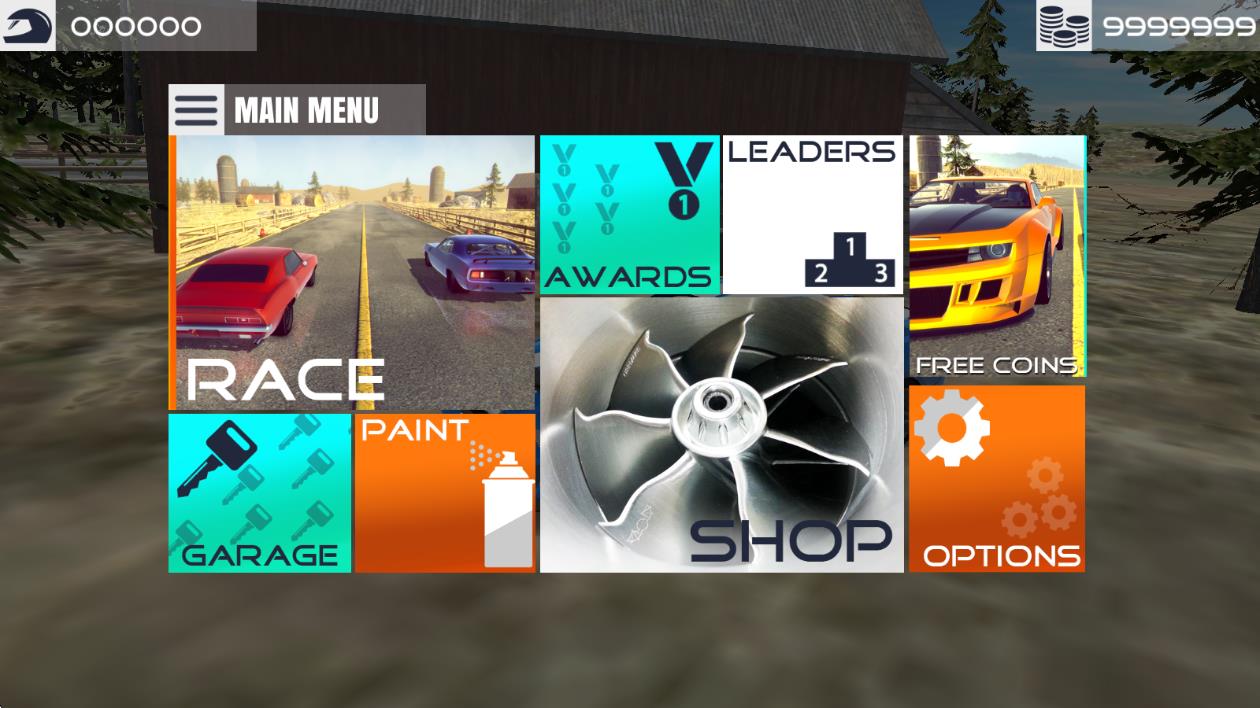The height and width of the screenshot is (708, 1260).
Task: Click the racing helmet icon
Action: [x=27, y=26]
